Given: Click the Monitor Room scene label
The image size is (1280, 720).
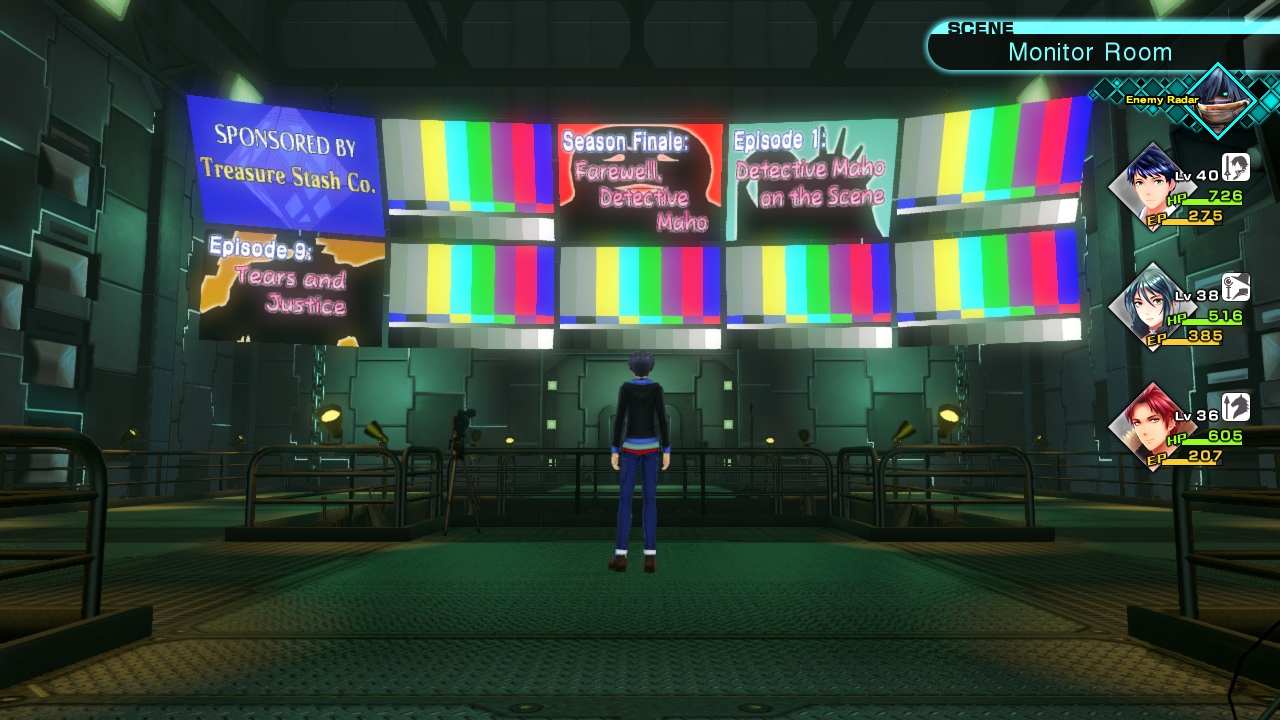Looking at the screenshot, I should coord(1089,52).
